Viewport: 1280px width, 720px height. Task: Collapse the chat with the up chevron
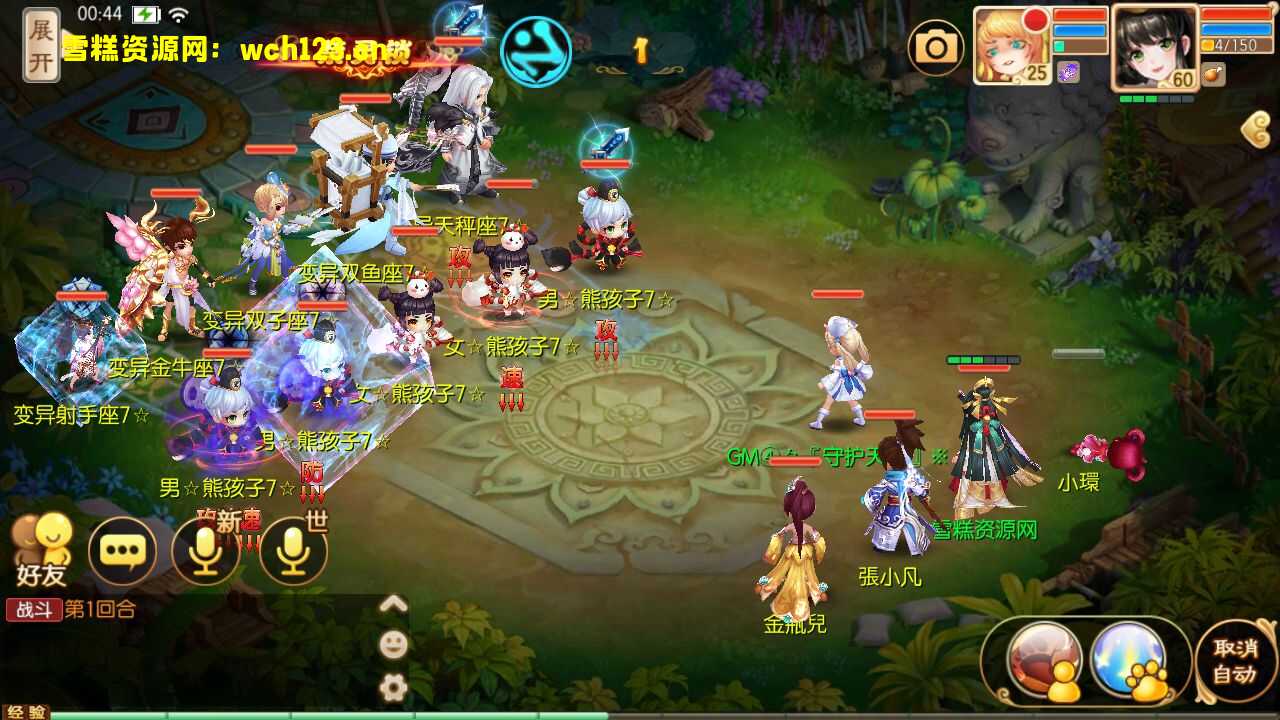(x=393, y=605)
